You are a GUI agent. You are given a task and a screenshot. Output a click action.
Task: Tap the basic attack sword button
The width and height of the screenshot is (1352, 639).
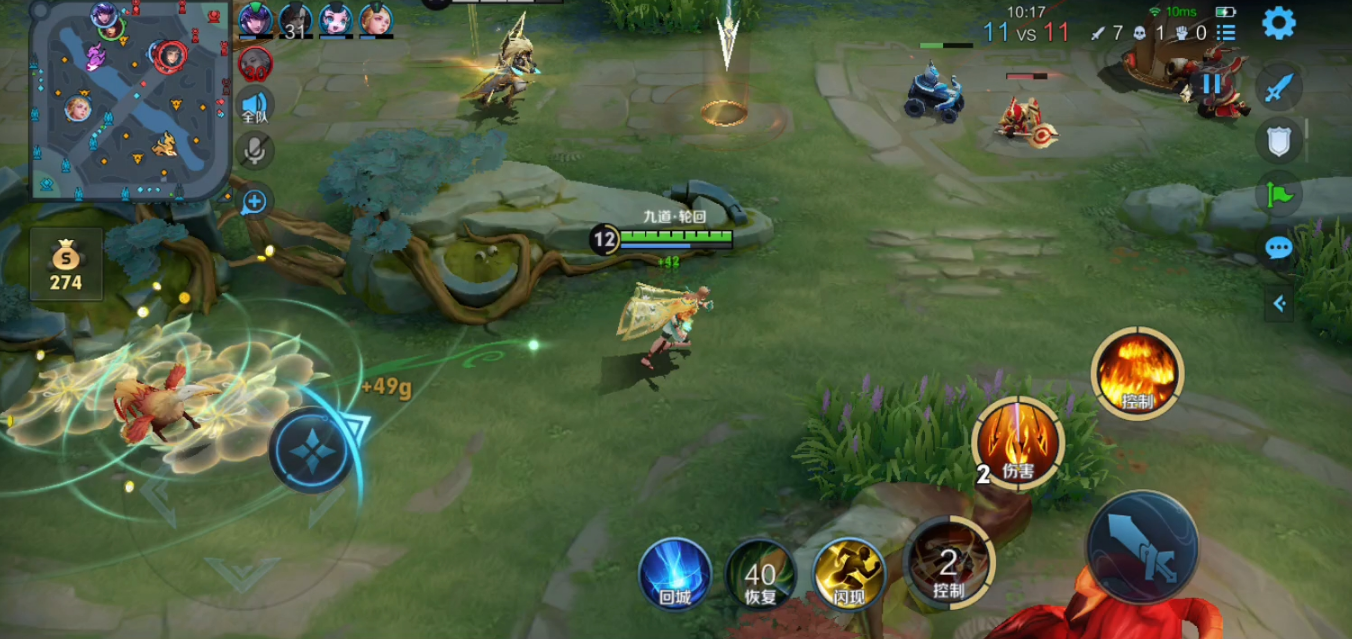[1142, 547]
